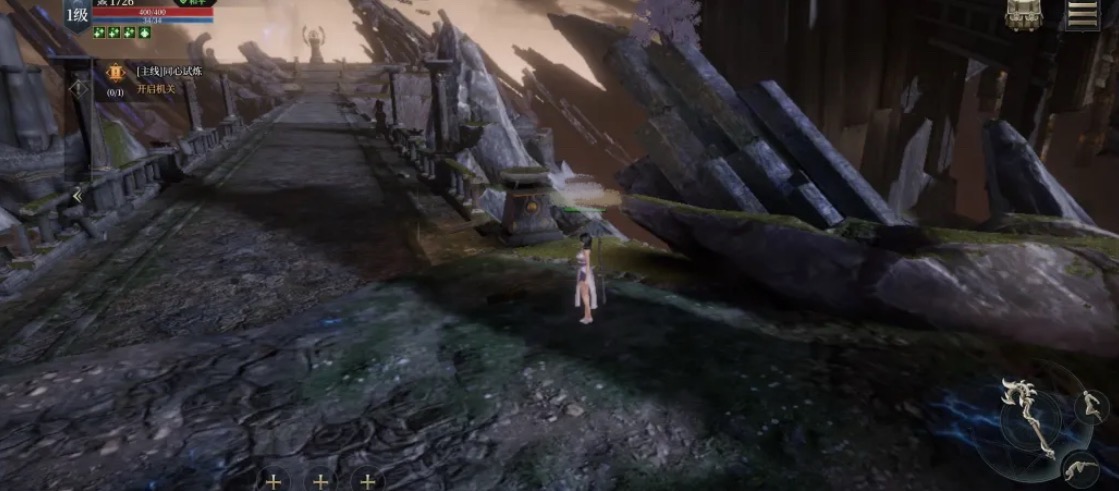Screen dimensions: 1119x491
Task: Click the quest exclamation diamond tab
Action: point(78,88)
